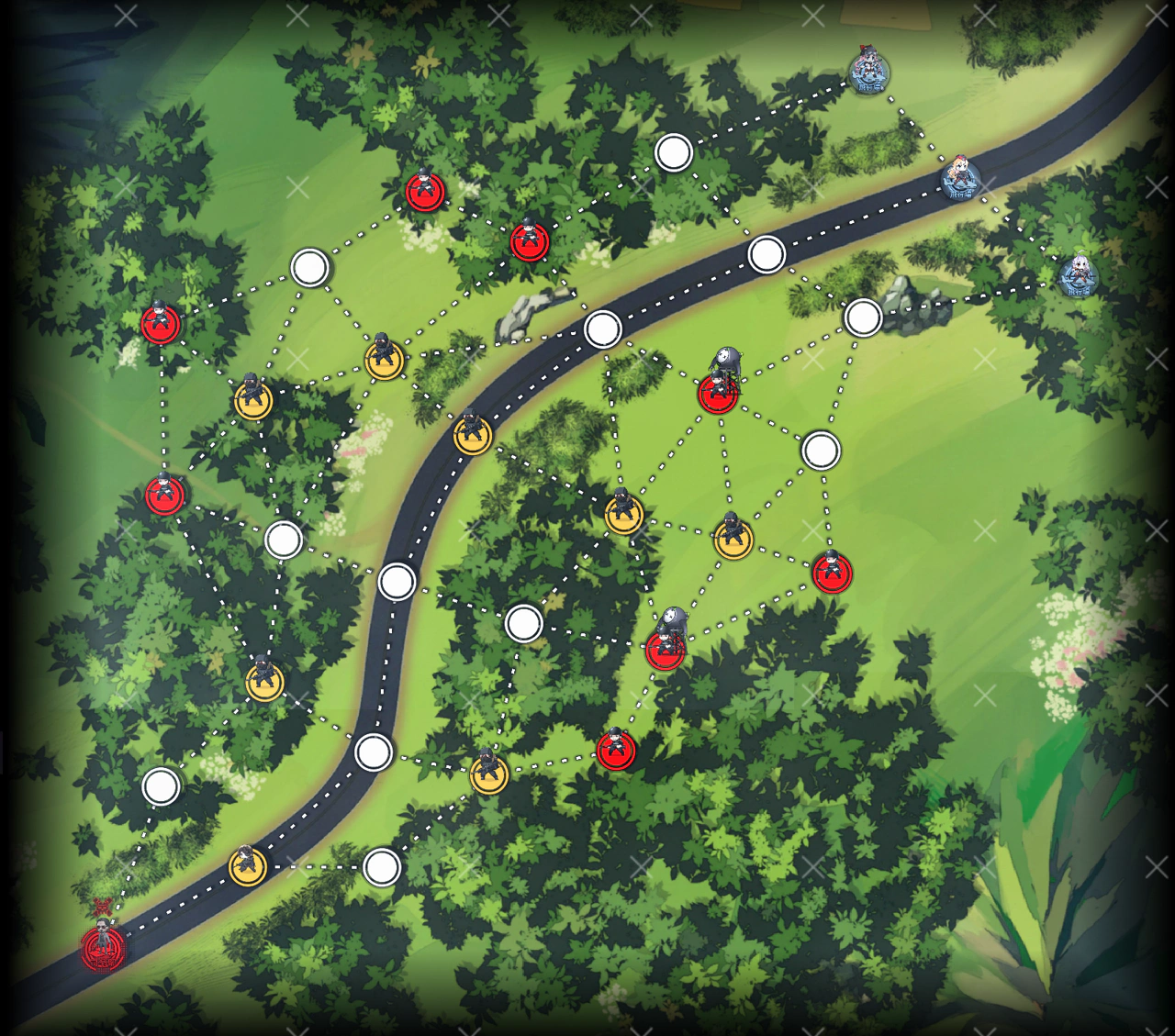
Task: Select the white node right of the upper Manticore
Action: (x=820, y=450)
